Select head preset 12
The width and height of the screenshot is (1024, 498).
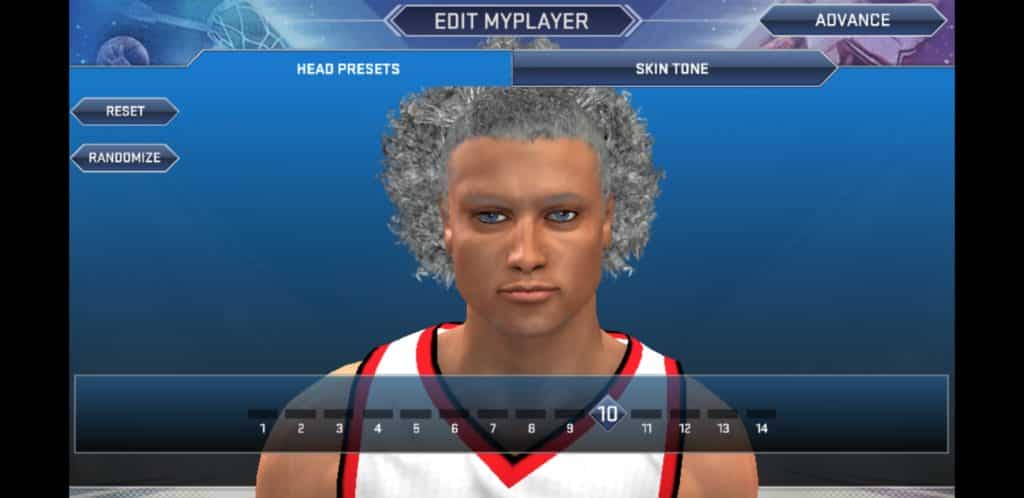click(x=684, y=420)
